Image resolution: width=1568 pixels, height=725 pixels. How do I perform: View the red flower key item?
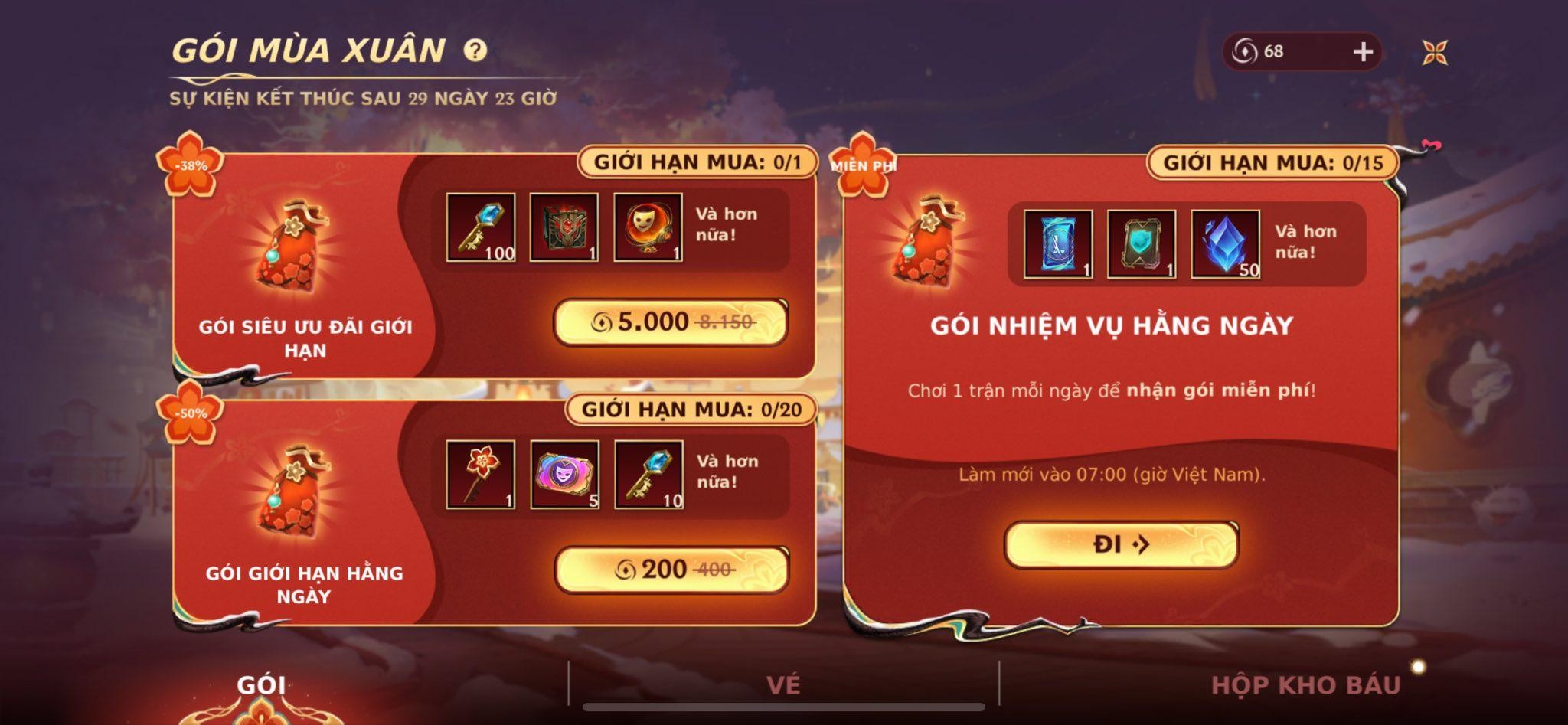[481, 475]
